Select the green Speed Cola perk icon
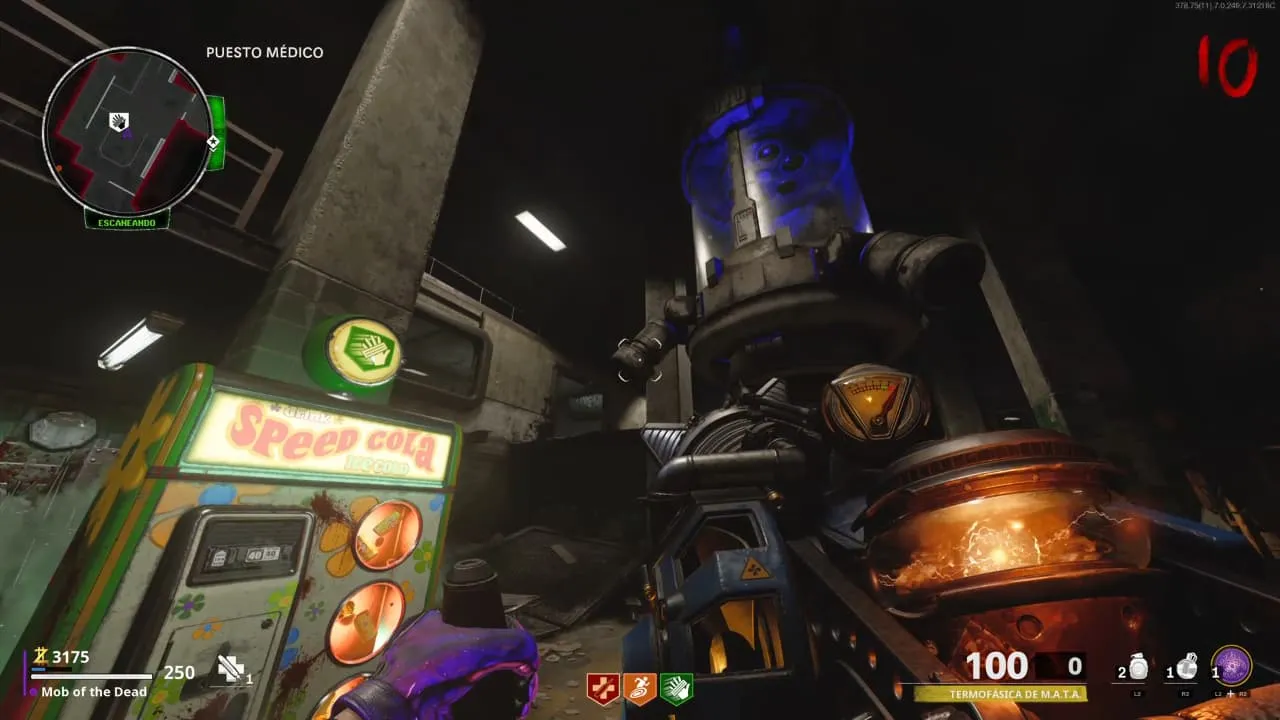Image resolution: width=1280 pixels, height=720 pixels. point(676,688)
